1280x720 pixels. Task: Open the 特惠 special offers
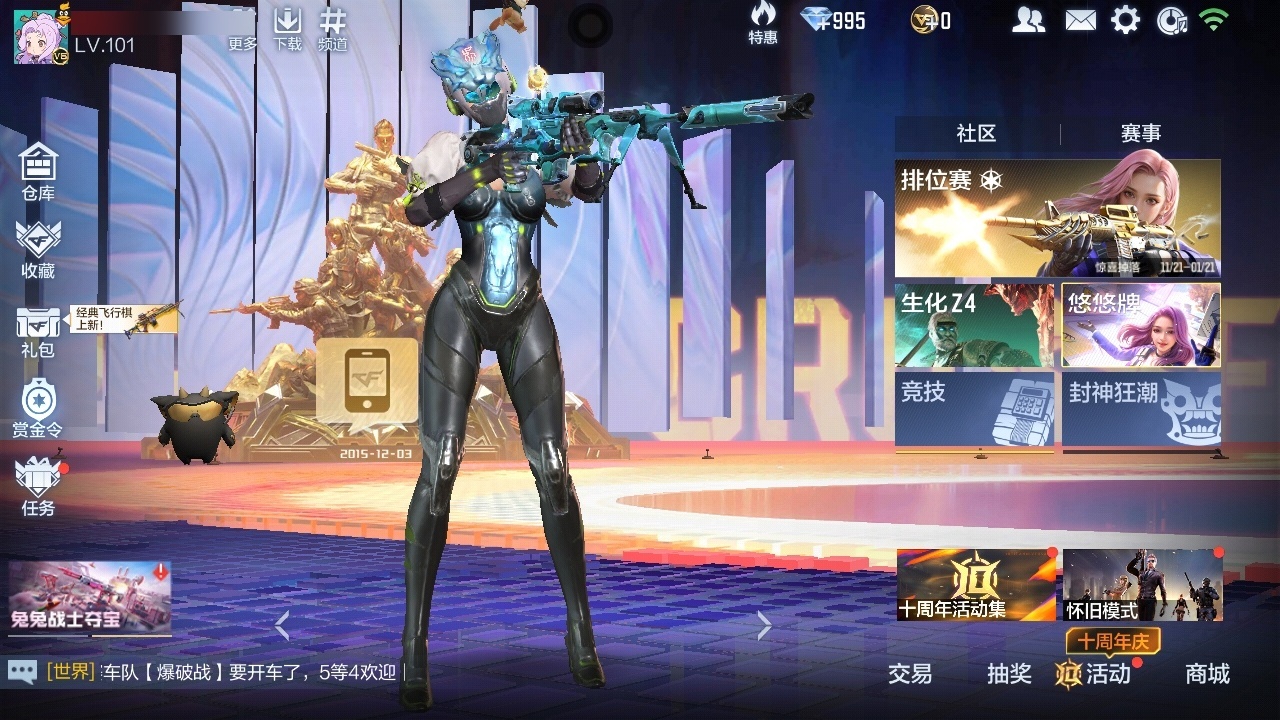(763, 22)
